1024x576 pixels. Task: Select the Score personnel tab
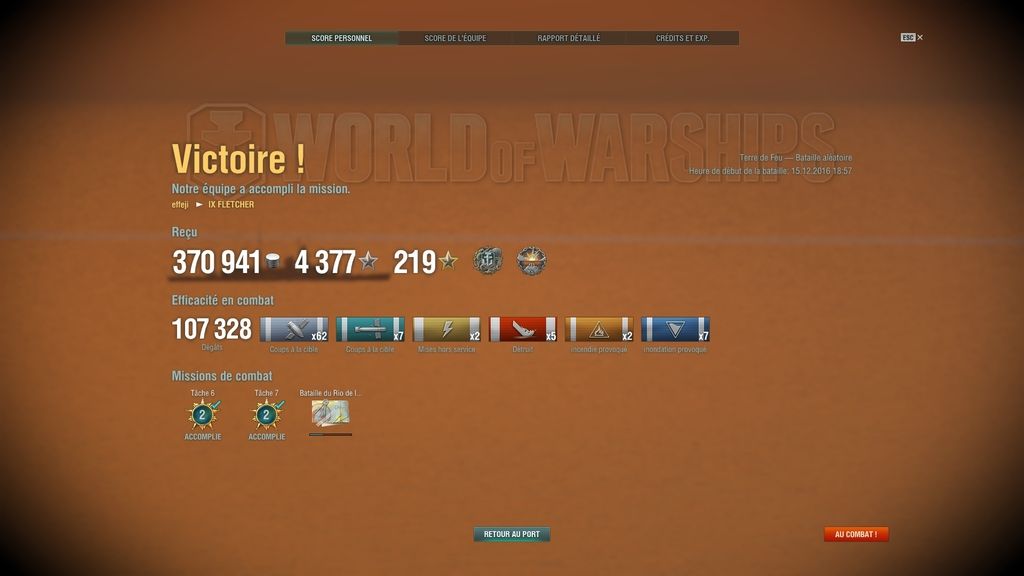(341, 38)
